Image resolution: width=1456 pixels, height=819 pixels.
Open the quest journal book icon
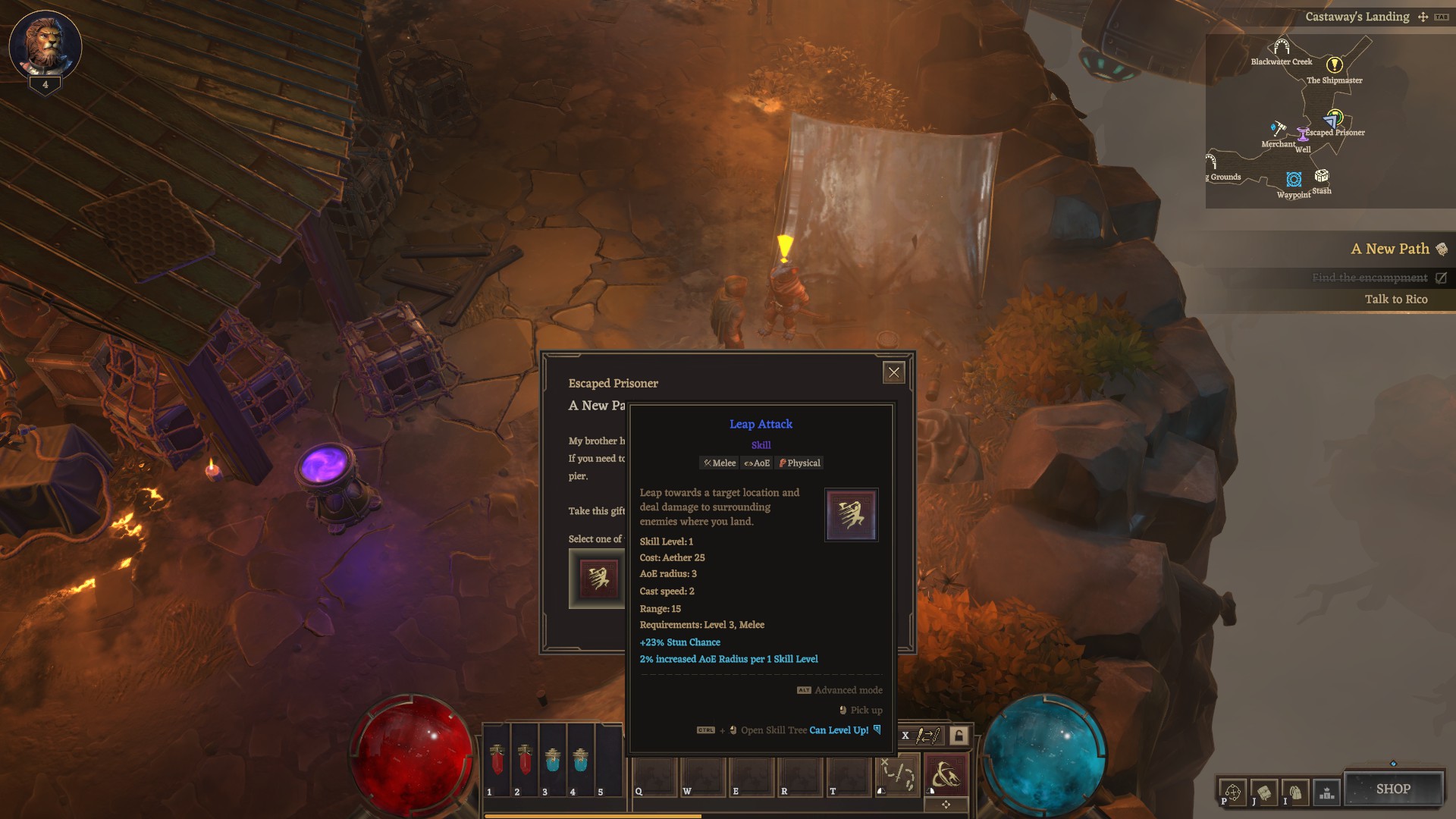pos(1264,792)
